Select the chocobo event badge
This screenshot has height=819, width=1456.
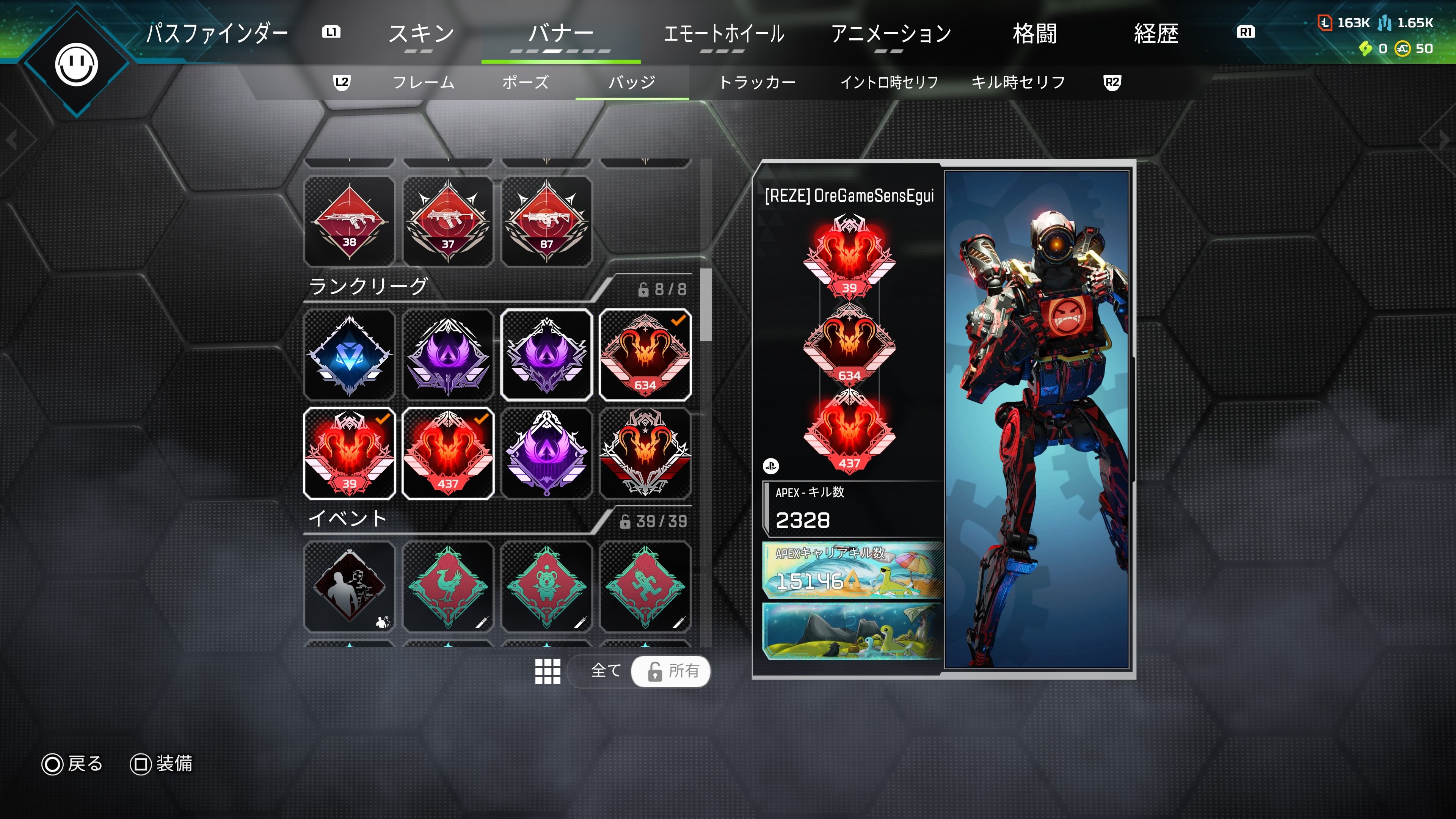point(448,587)
